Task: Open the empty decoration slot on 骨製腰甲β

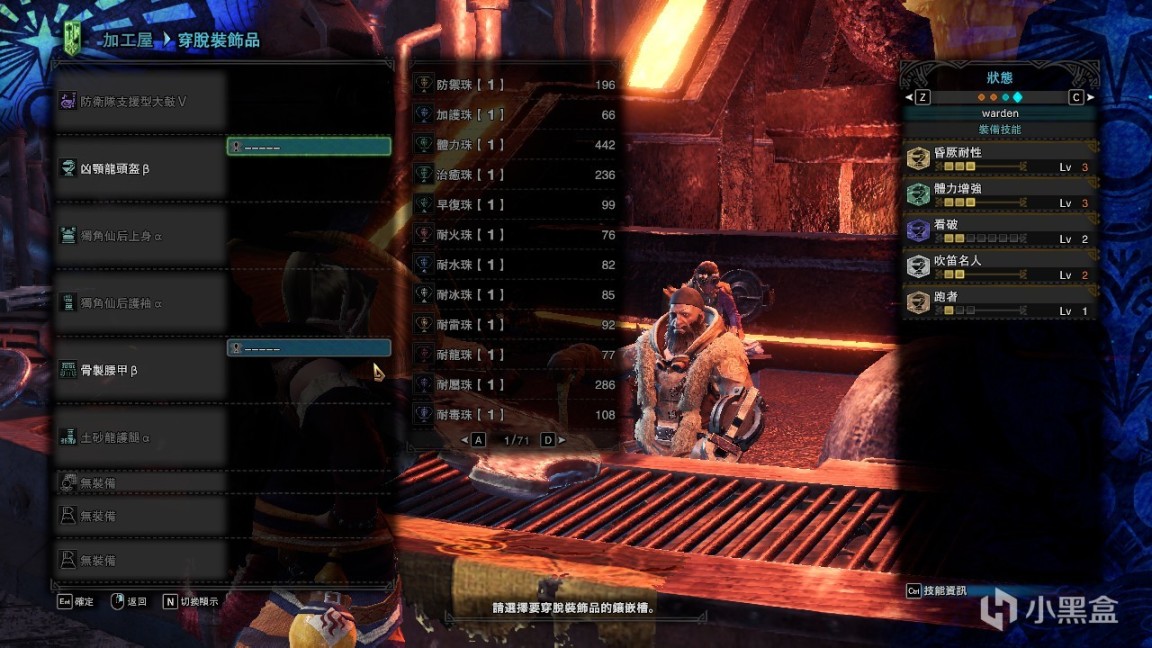Action: (308, 348)
